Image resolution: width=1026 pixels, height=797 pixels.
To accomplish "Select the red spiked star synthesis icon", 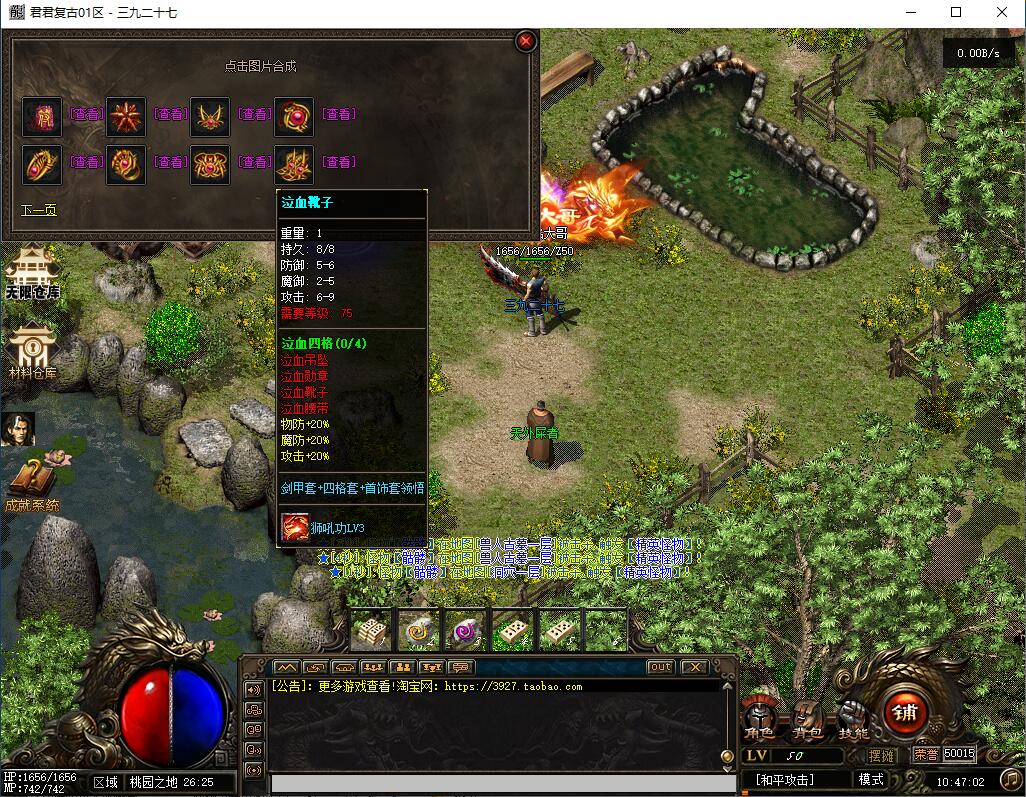I will tap(126, 116).
